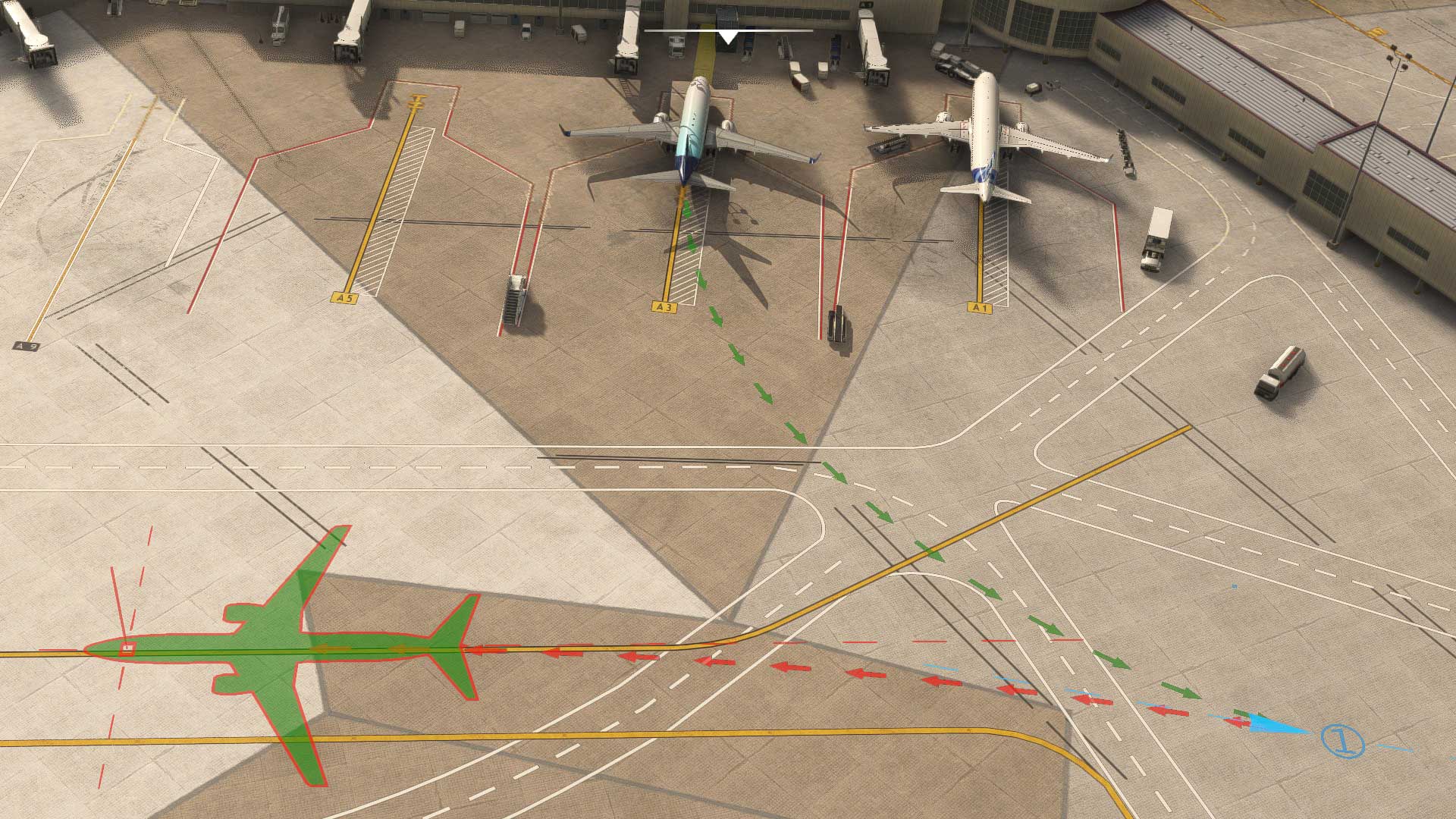Select the blue circled waypoint number 1
Screen dimensions: 1456x819
point(1342,741)
